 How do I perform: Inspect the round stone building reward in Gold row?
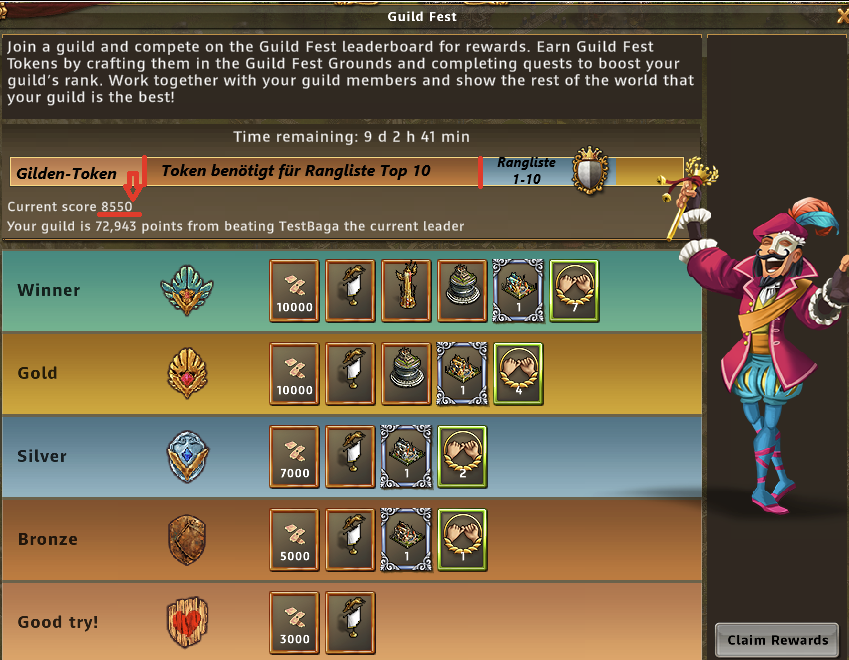point(406,374)
